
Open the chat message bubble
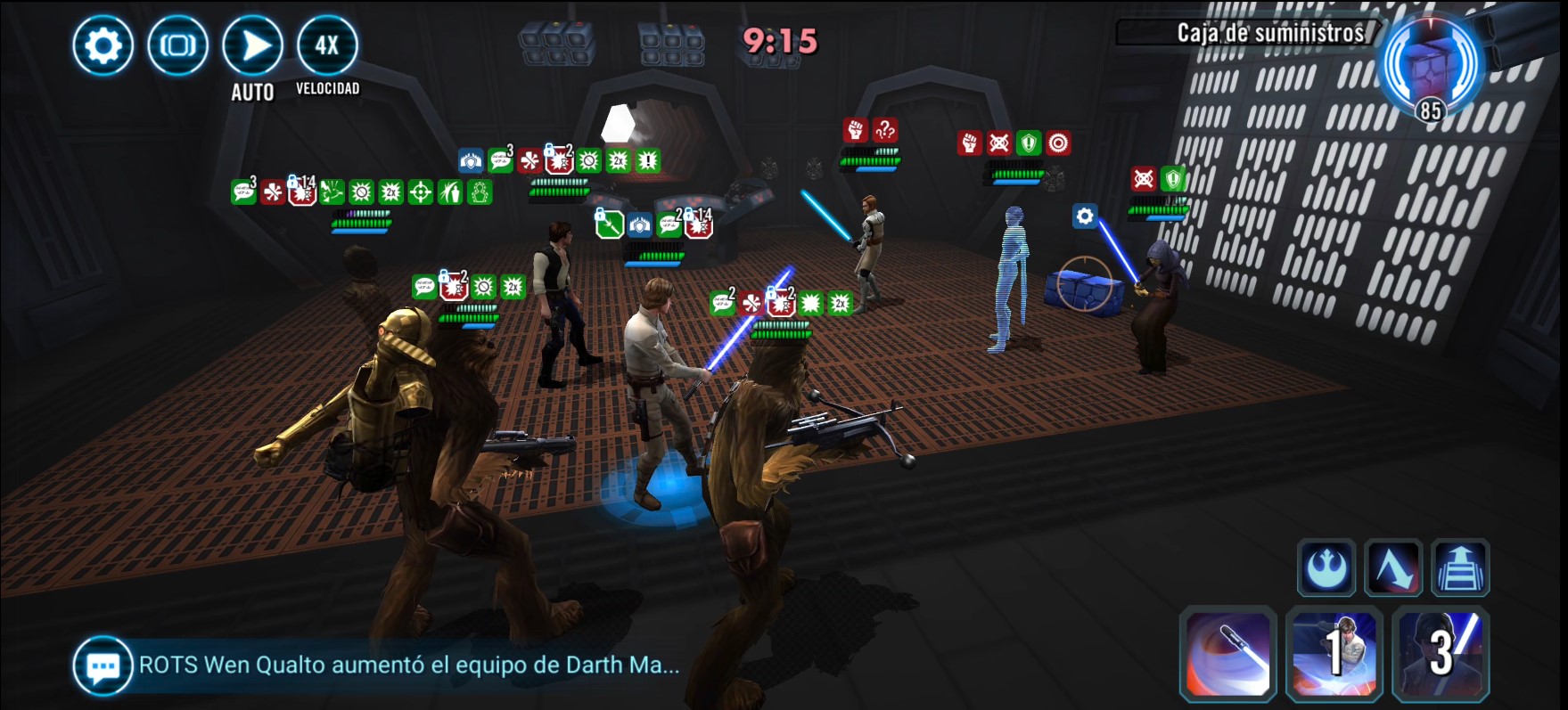tap(103, 665)
